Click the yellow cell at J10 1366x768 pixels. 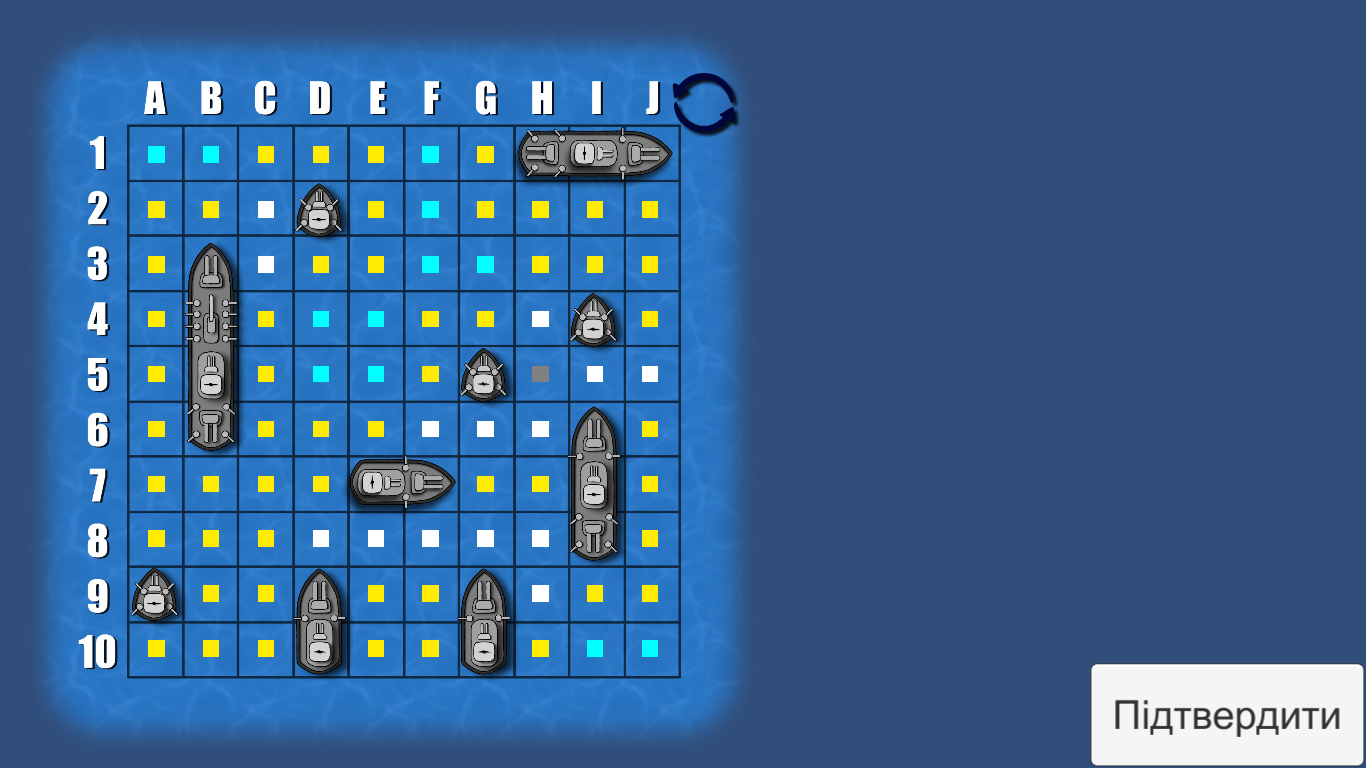coord(650,648)
